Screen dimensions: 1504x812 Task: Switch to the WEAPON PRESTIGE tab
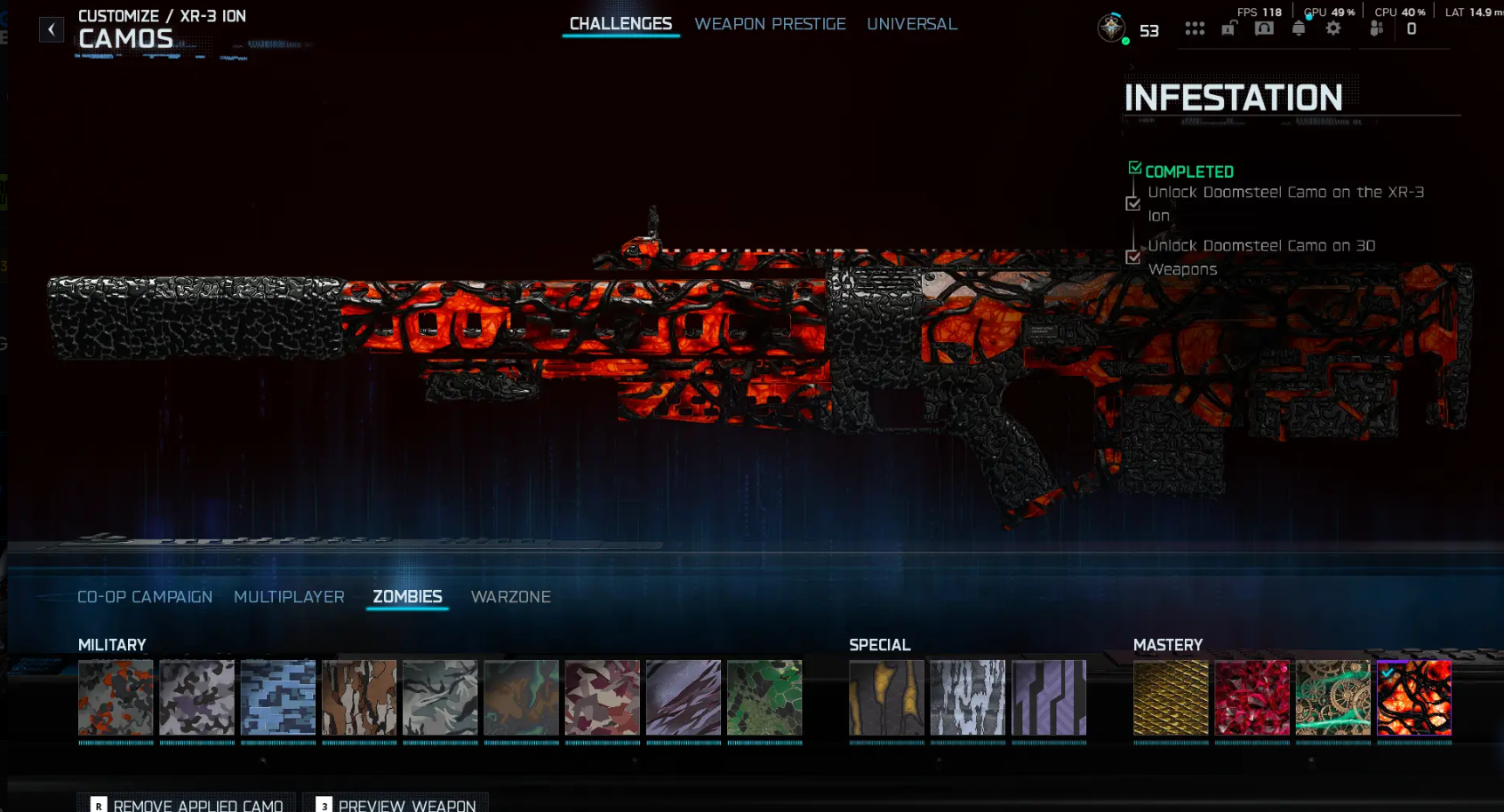pyautogui.click(x=770, y=24)
